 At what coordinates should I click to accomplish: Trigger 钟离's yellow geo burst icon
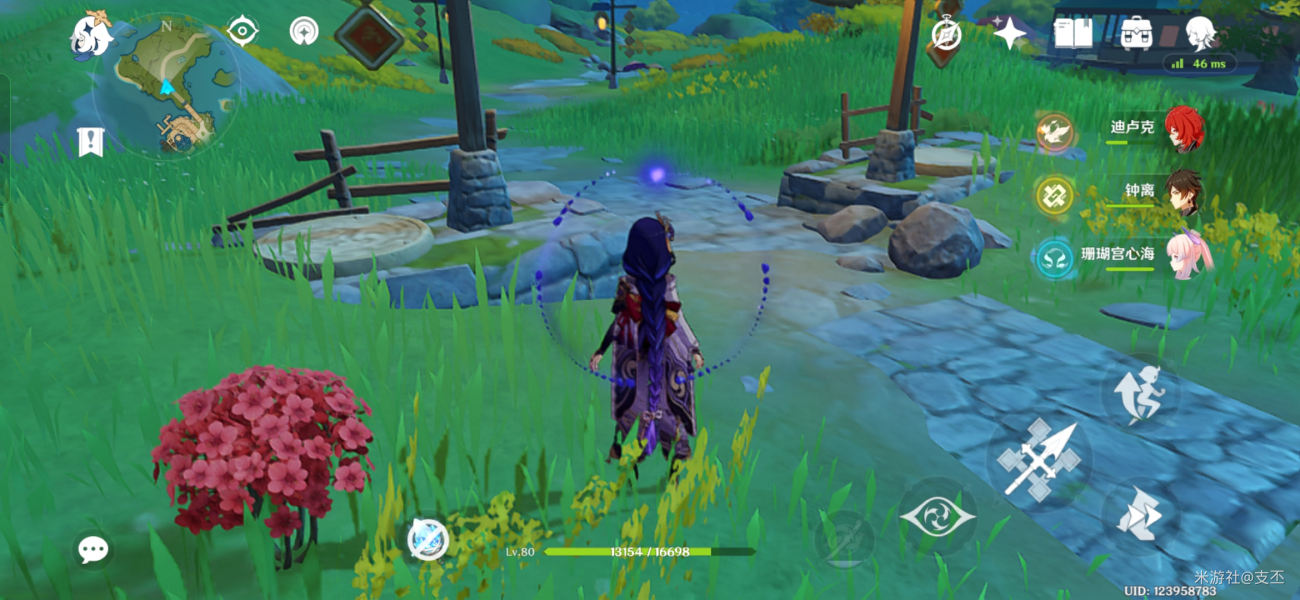click(x=1053, y=195)
